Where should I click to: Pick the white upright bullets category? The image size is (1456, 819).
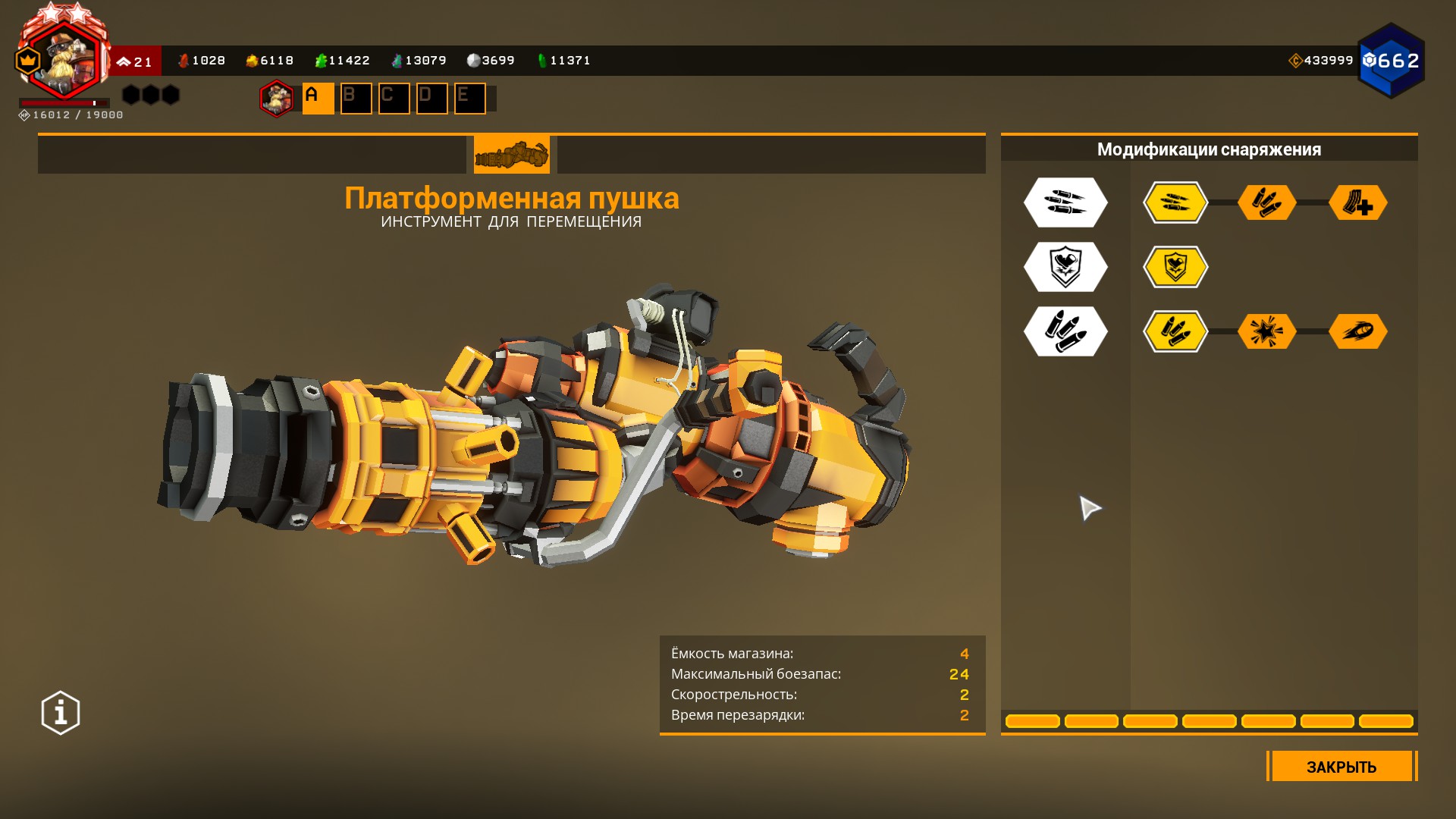point(1065,331)
